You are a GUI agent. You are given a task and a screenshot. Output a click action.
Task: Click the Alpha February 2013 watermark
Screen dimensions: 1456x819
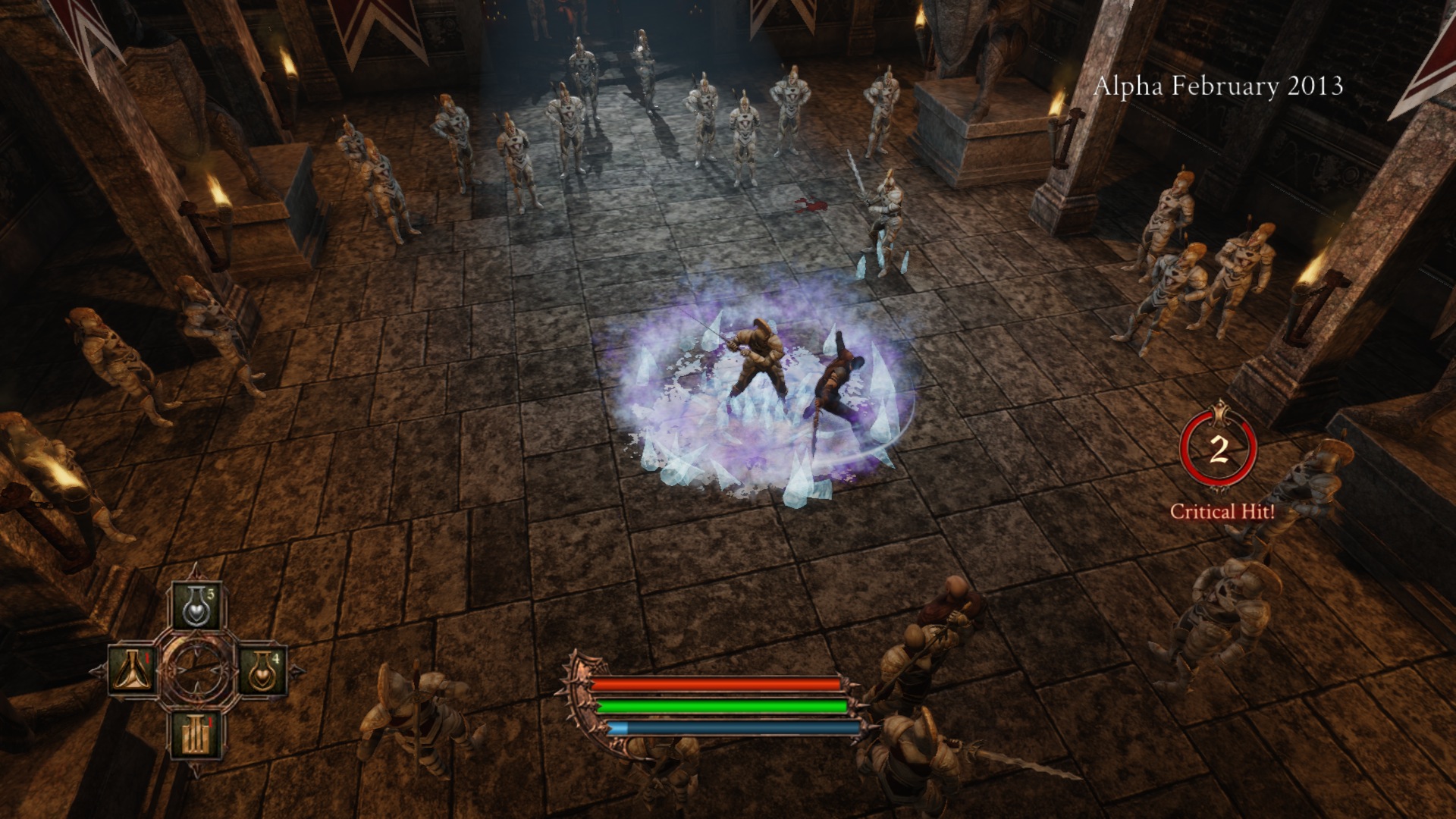click(1222, 87)
